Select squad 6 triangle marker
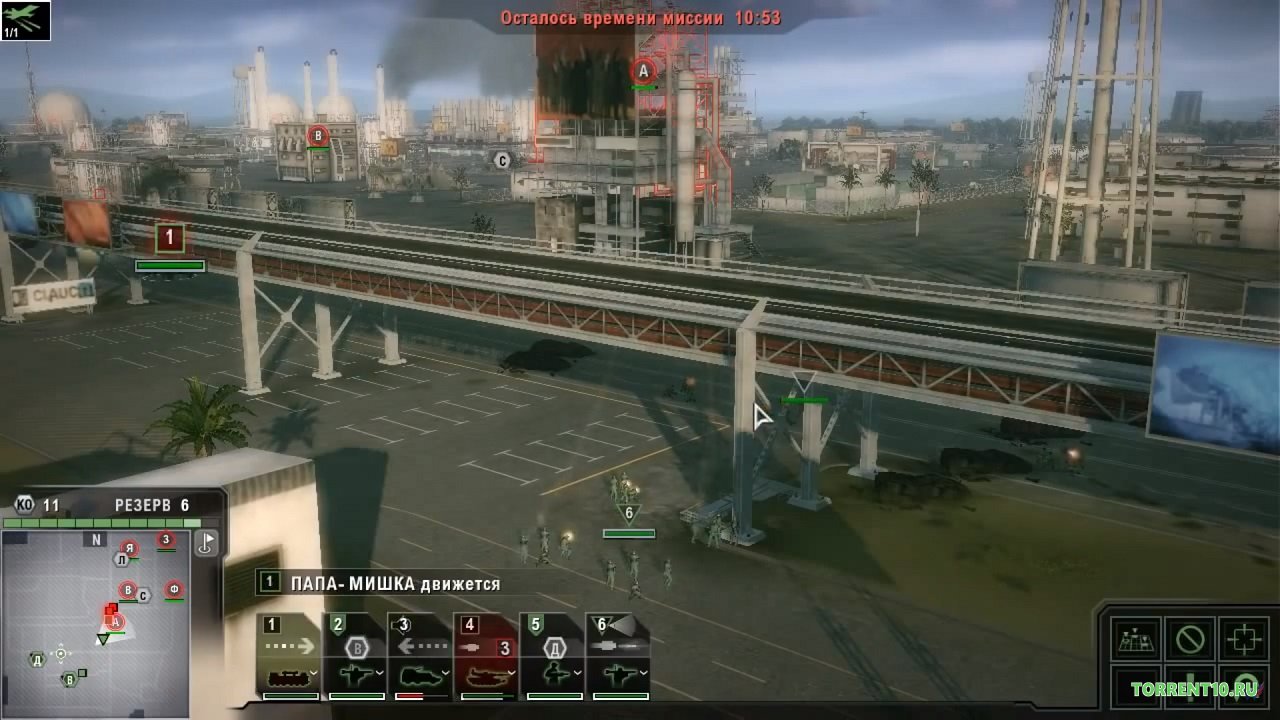Image resolution: width=1280 pixels, height=720 pixels. pos(629,514)
